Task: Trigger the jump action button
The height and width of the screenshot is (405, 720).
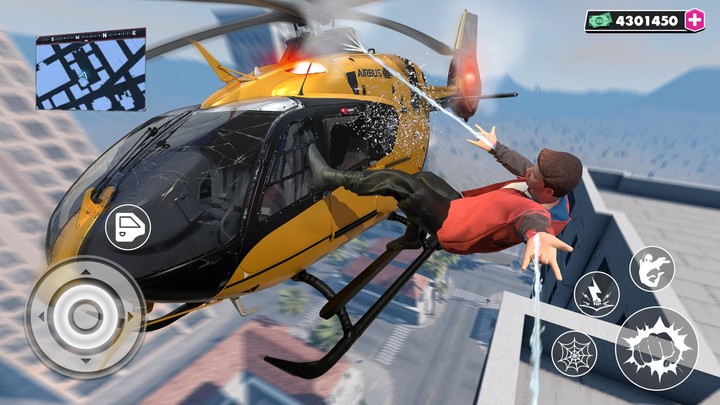Action: 652,268
